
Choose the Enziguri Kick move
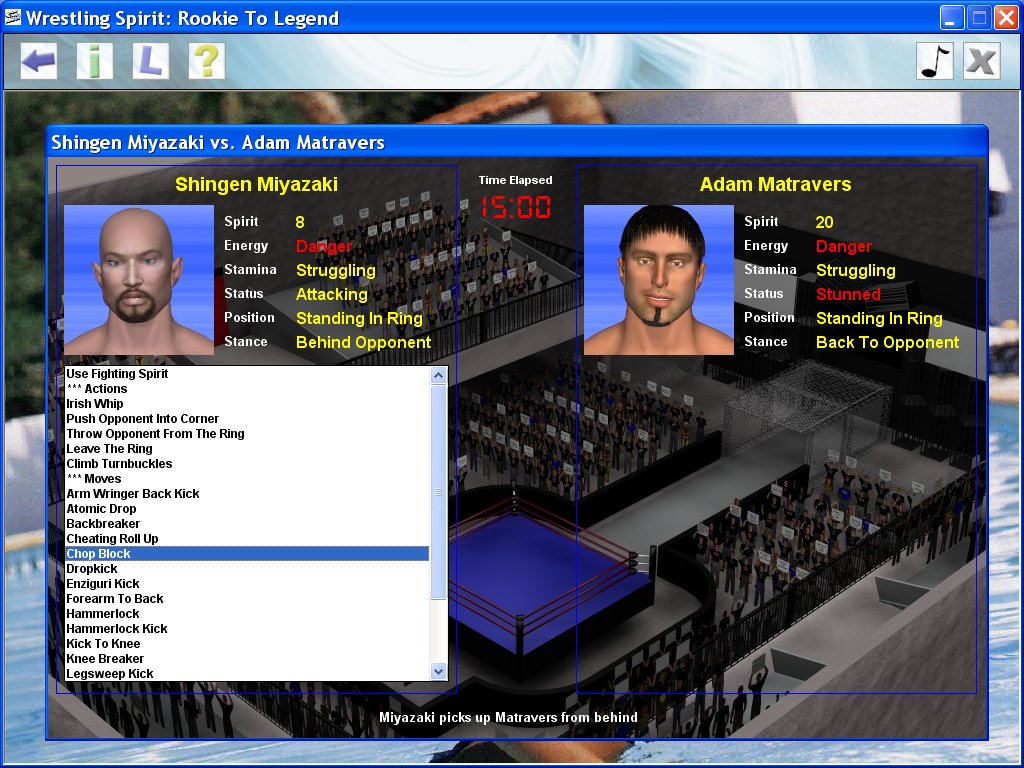103,584
